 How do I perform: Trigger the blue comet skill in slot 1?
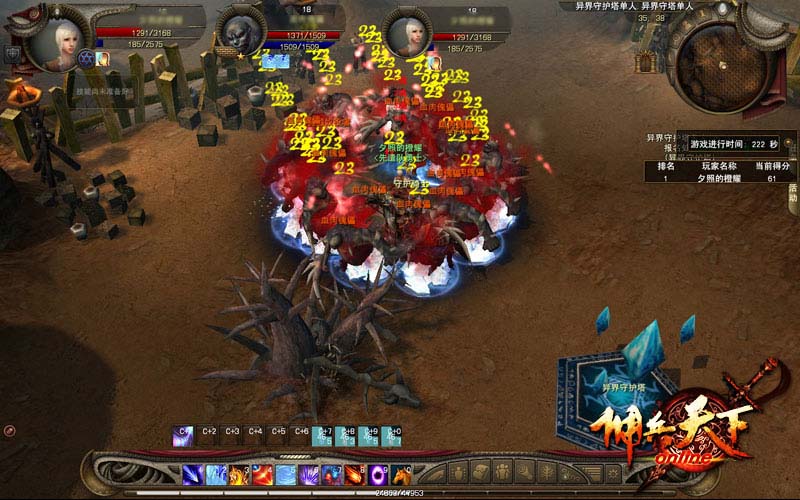pyautogui.click(x=193, y=474)
